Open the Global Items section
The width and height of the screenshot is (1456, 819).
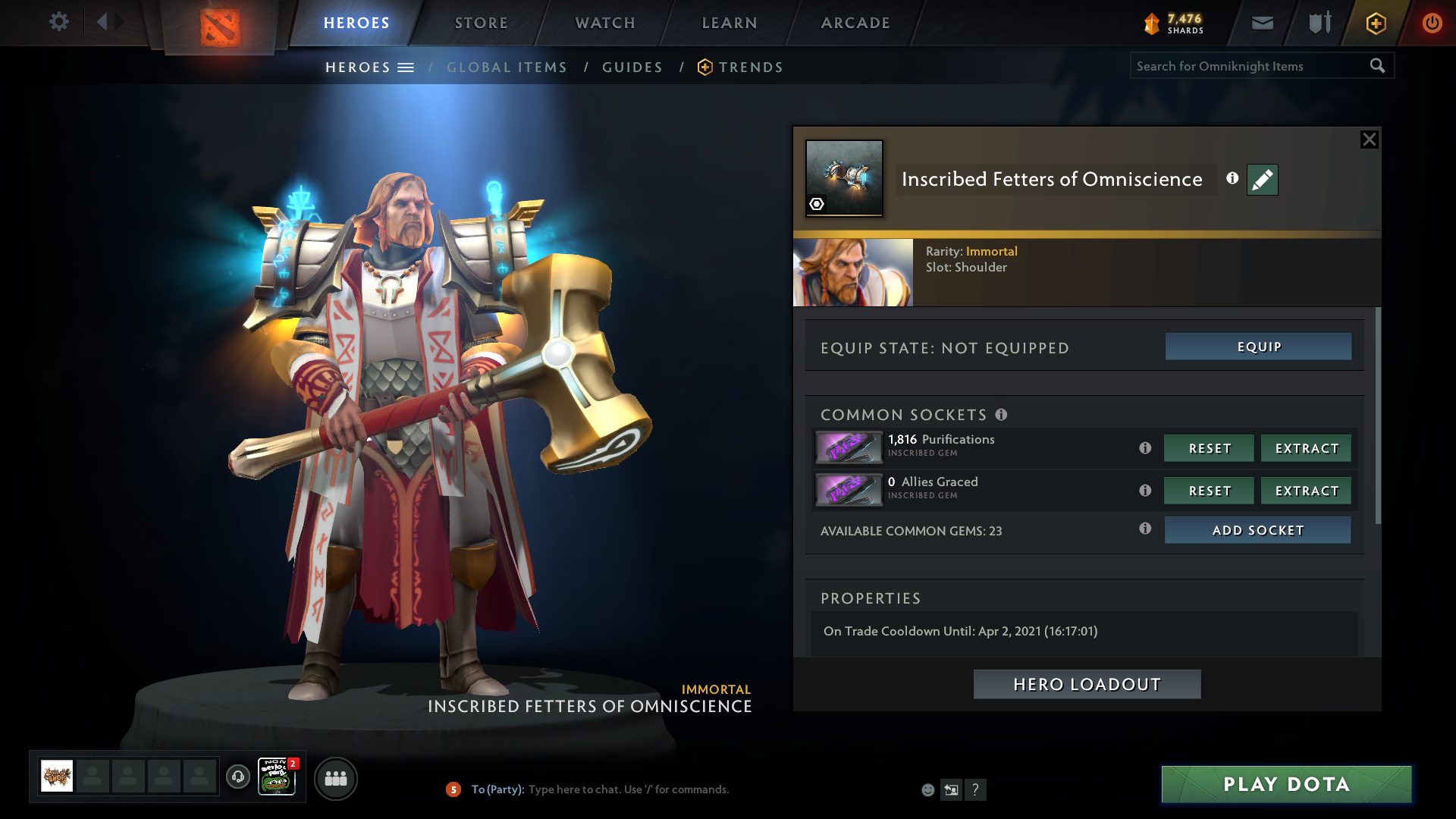pos(507,67)
